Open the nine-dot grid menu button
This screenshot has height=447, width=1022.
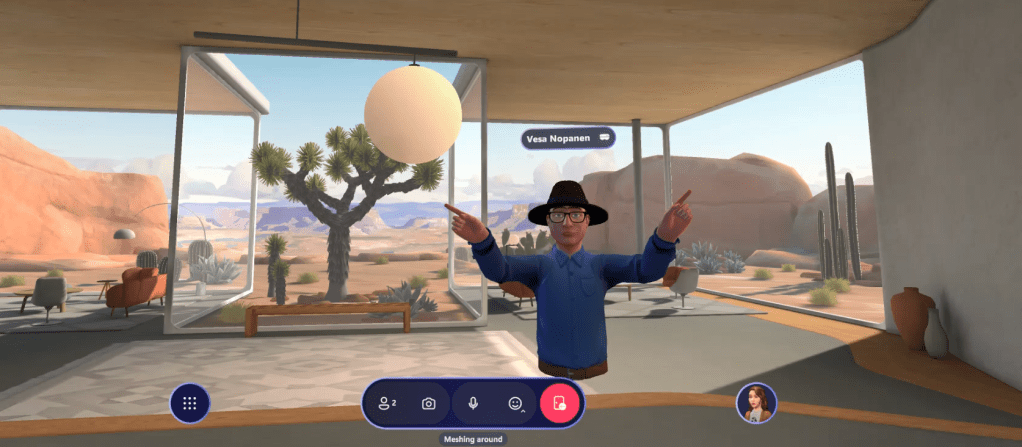[189, 404]
